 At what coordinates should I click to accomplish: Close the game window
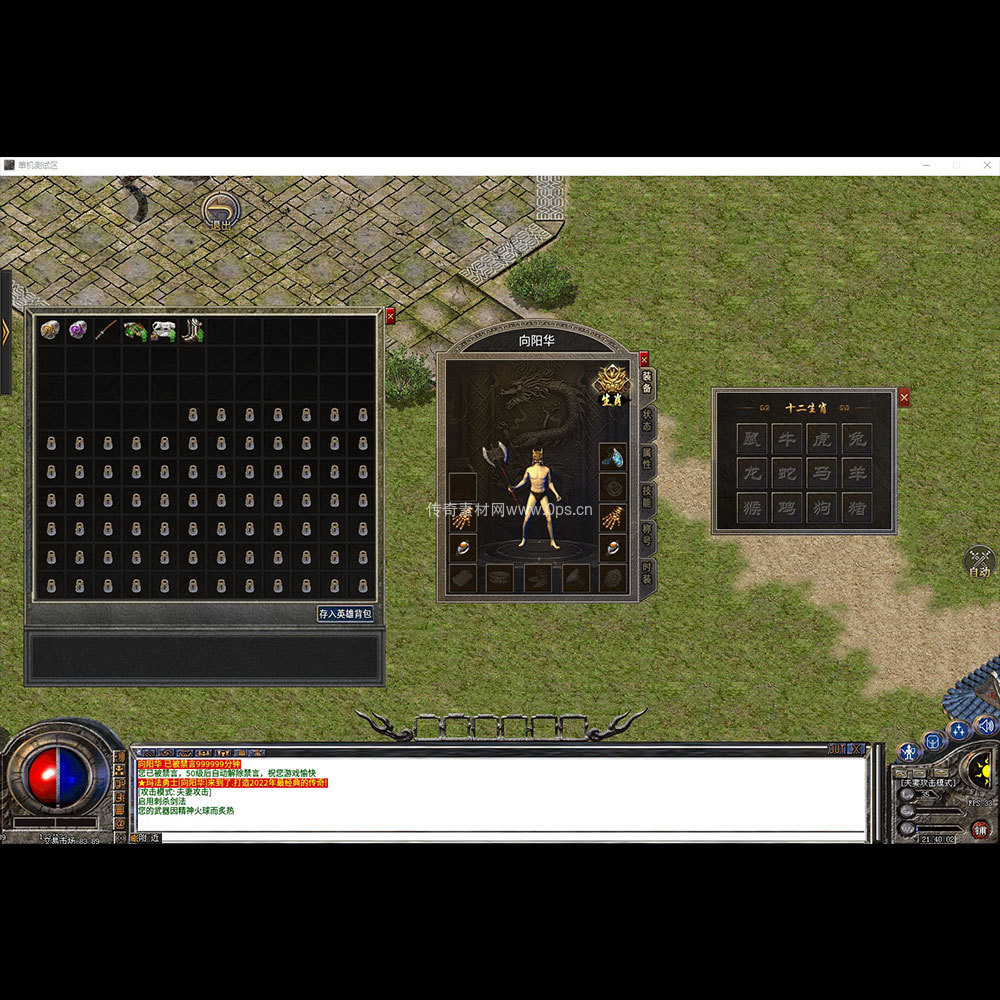point(986,165)
